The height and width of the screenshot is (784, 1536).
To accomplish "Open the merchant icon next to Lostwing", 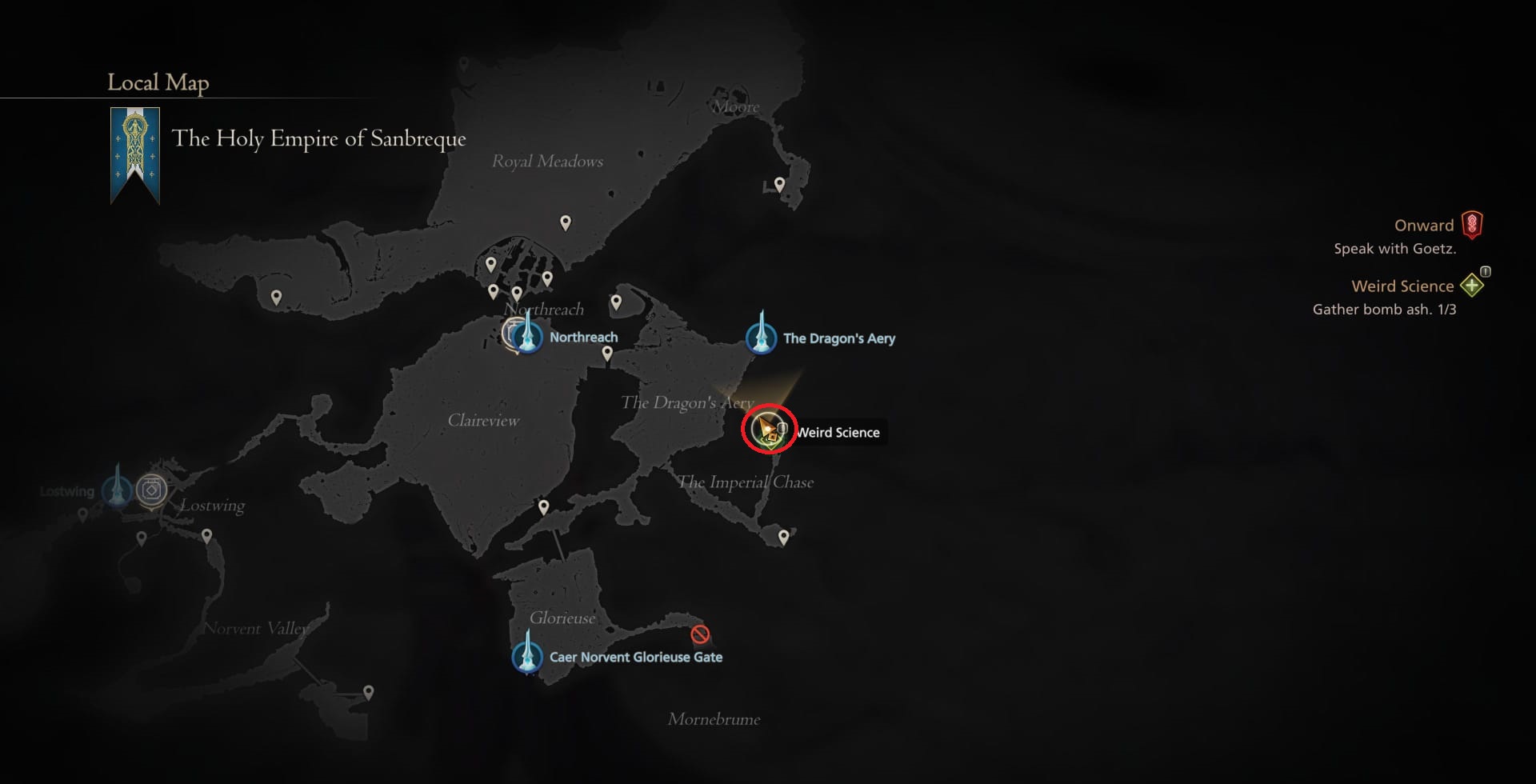I will (x=151, y=488).
